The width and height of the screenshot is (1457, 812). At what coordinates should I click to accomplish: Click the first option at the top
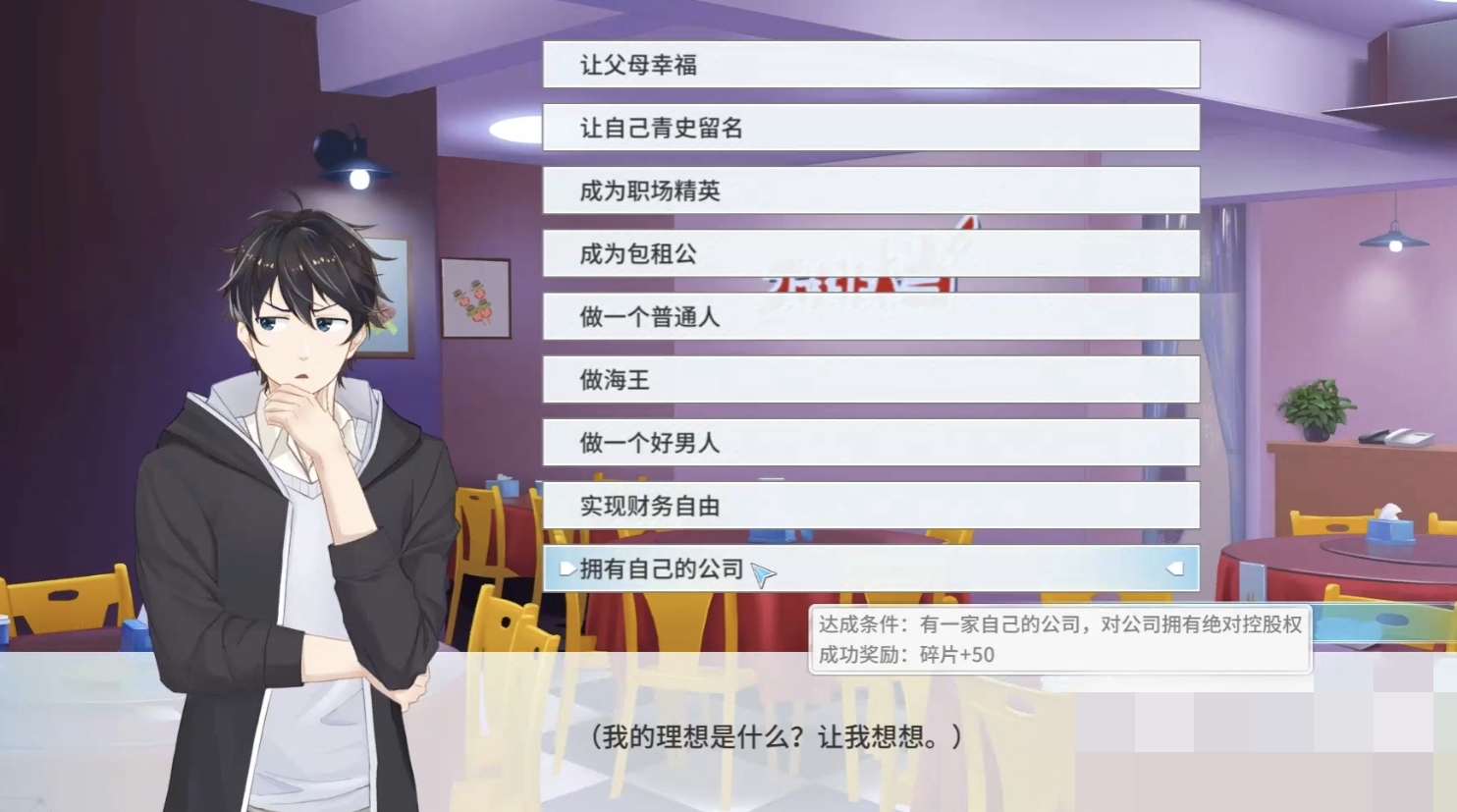point(870,64)
